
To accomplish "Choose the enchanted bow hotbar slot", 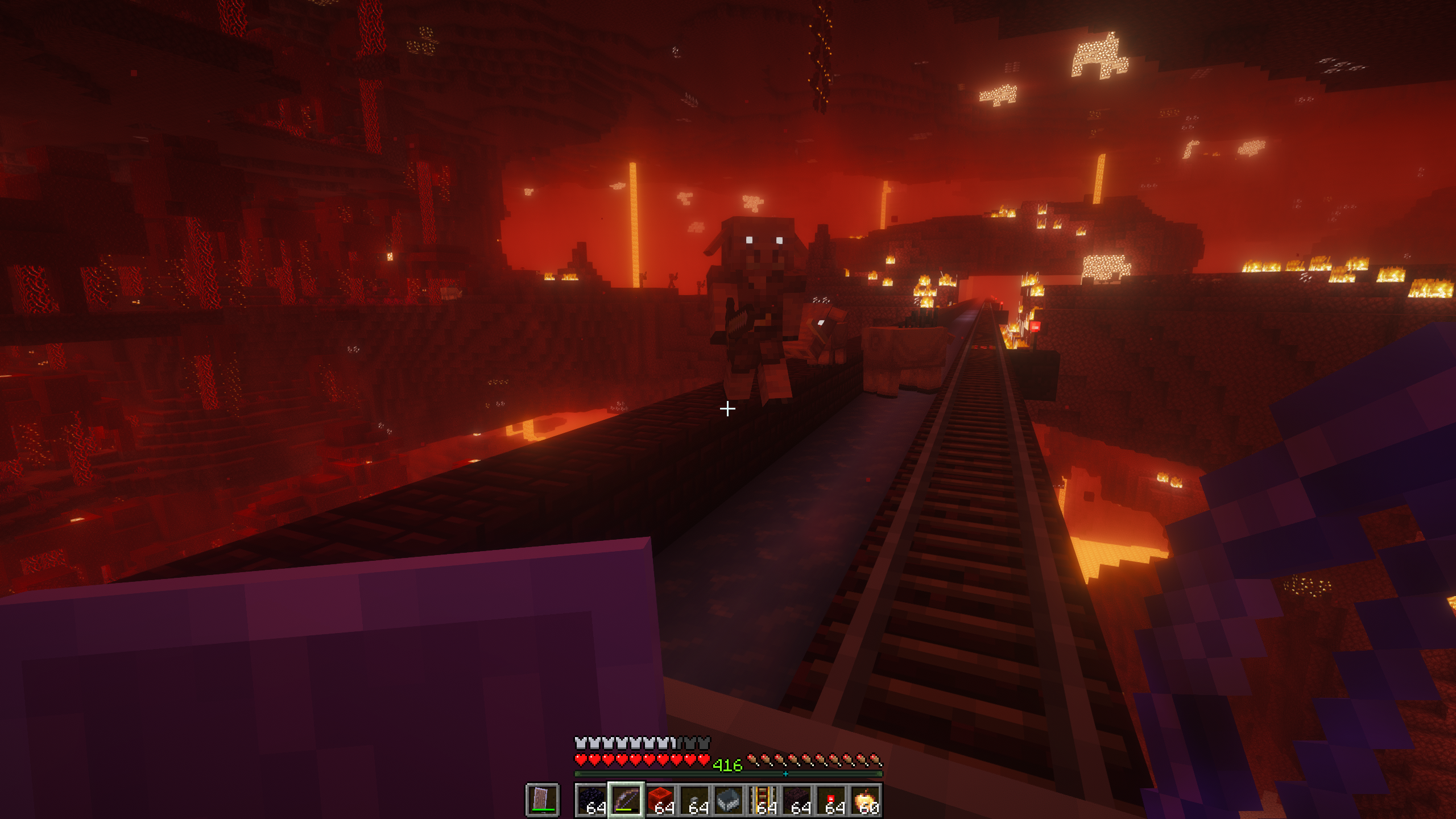I will [x=626, y=800].
